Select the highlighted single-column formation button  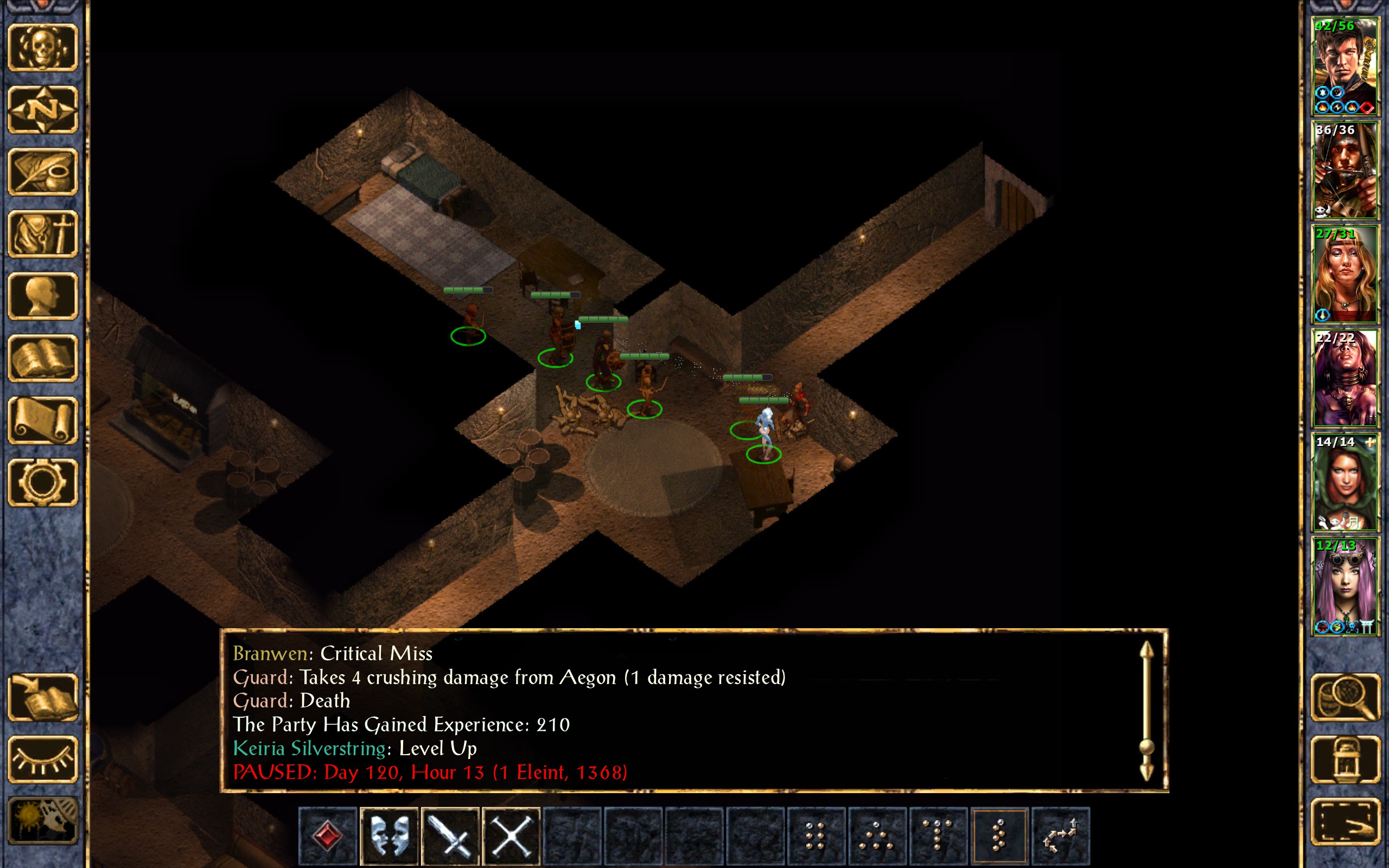click(x=999, y=837)
